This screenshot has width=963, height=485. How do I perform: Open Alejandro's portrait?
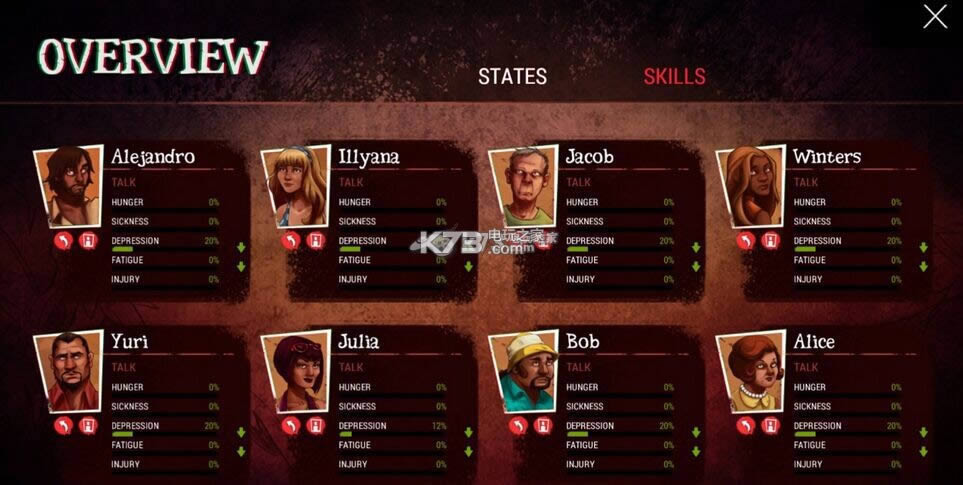(67, 187)
